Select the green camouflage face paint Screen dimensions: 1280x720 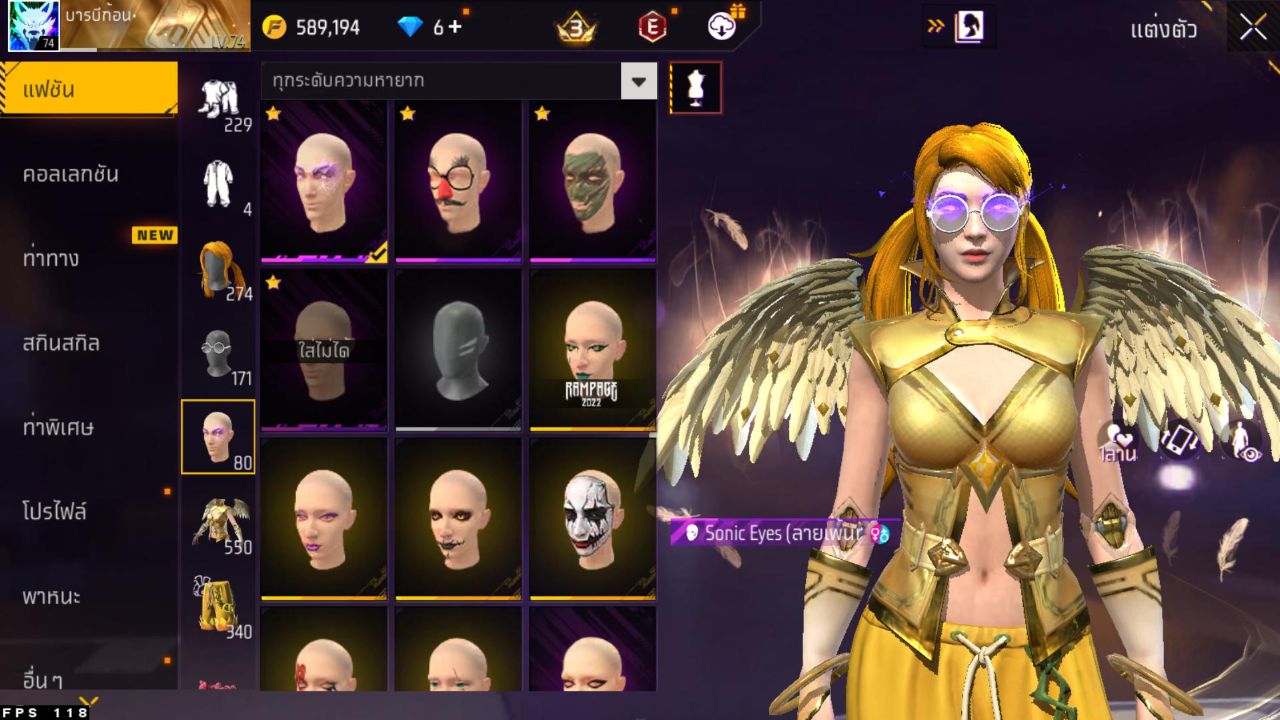pos(592,180)
